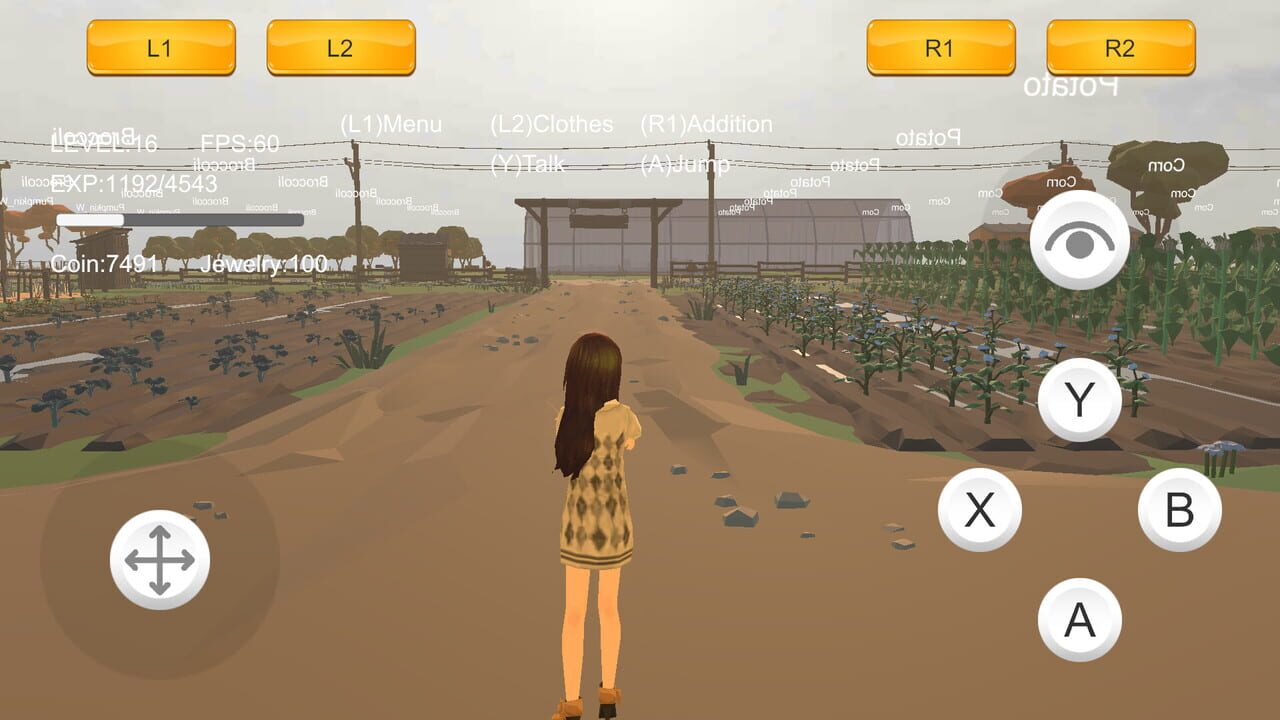The width and height of the screenshot is (1280, 720).
Task: Tap the B action button
Action: pos(1180,508)
